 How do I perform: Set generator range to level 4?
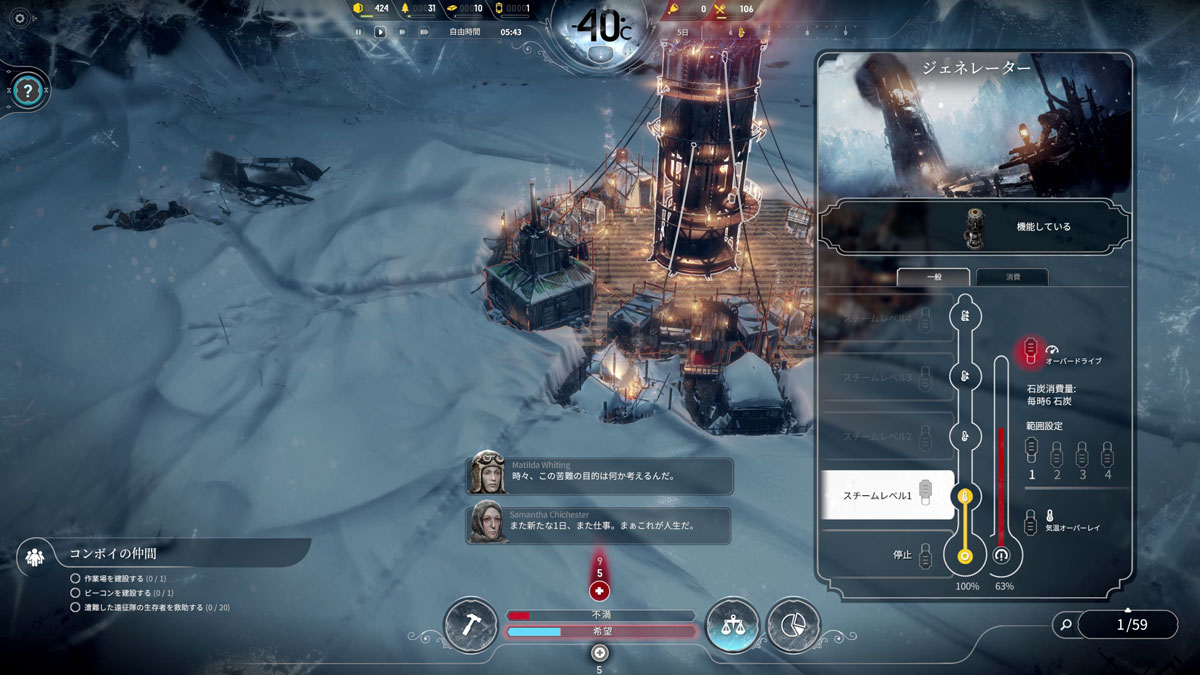coord(1107,458)
